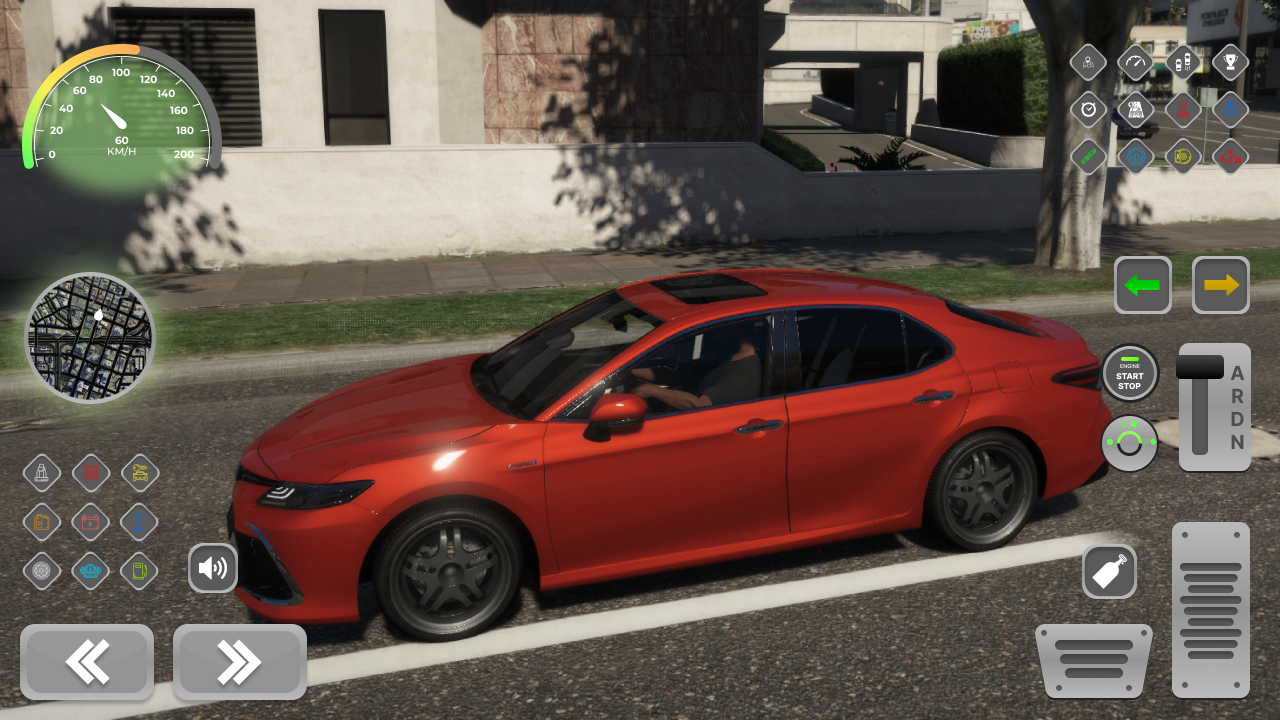Activate the orange right turn signal

click(1222, 285)
